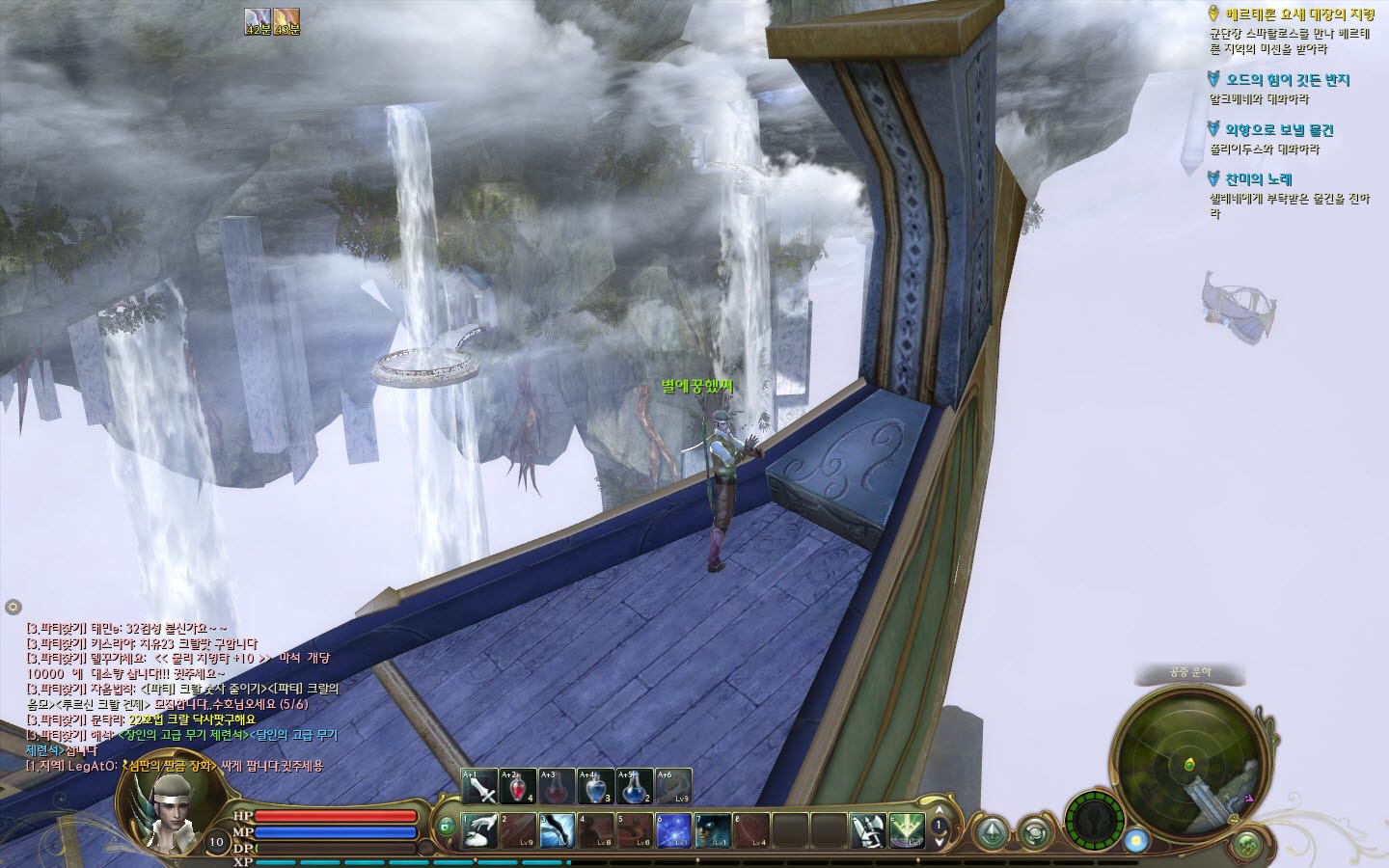This screenshot has width=1389, height=868.
Task: Click the winged flight gauge emblem
Action: (1095, 822)
